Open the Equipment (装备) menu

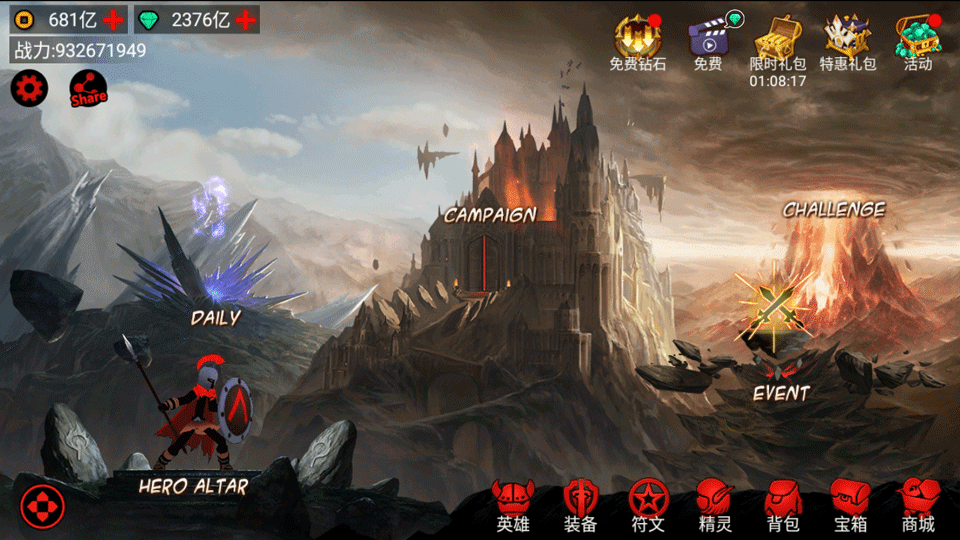point(580,504)
